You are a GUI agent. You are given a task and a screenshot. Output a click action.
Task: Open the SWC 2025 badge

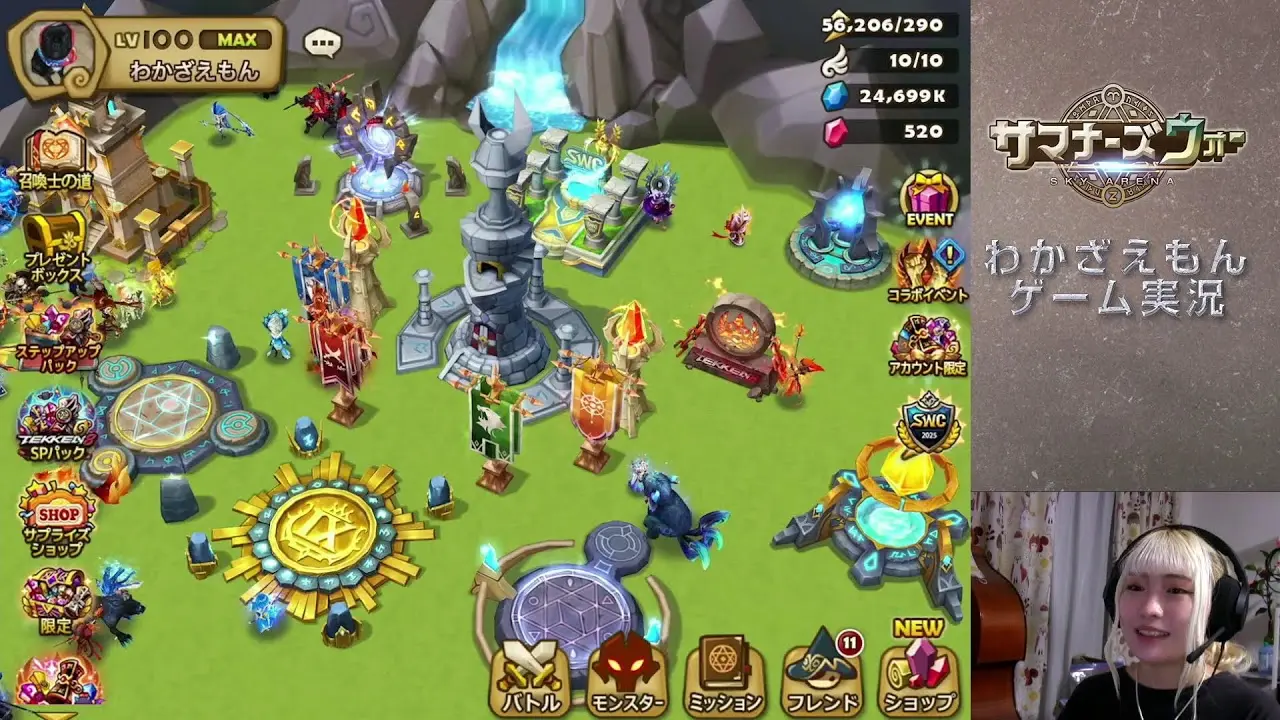pos(926,423)
